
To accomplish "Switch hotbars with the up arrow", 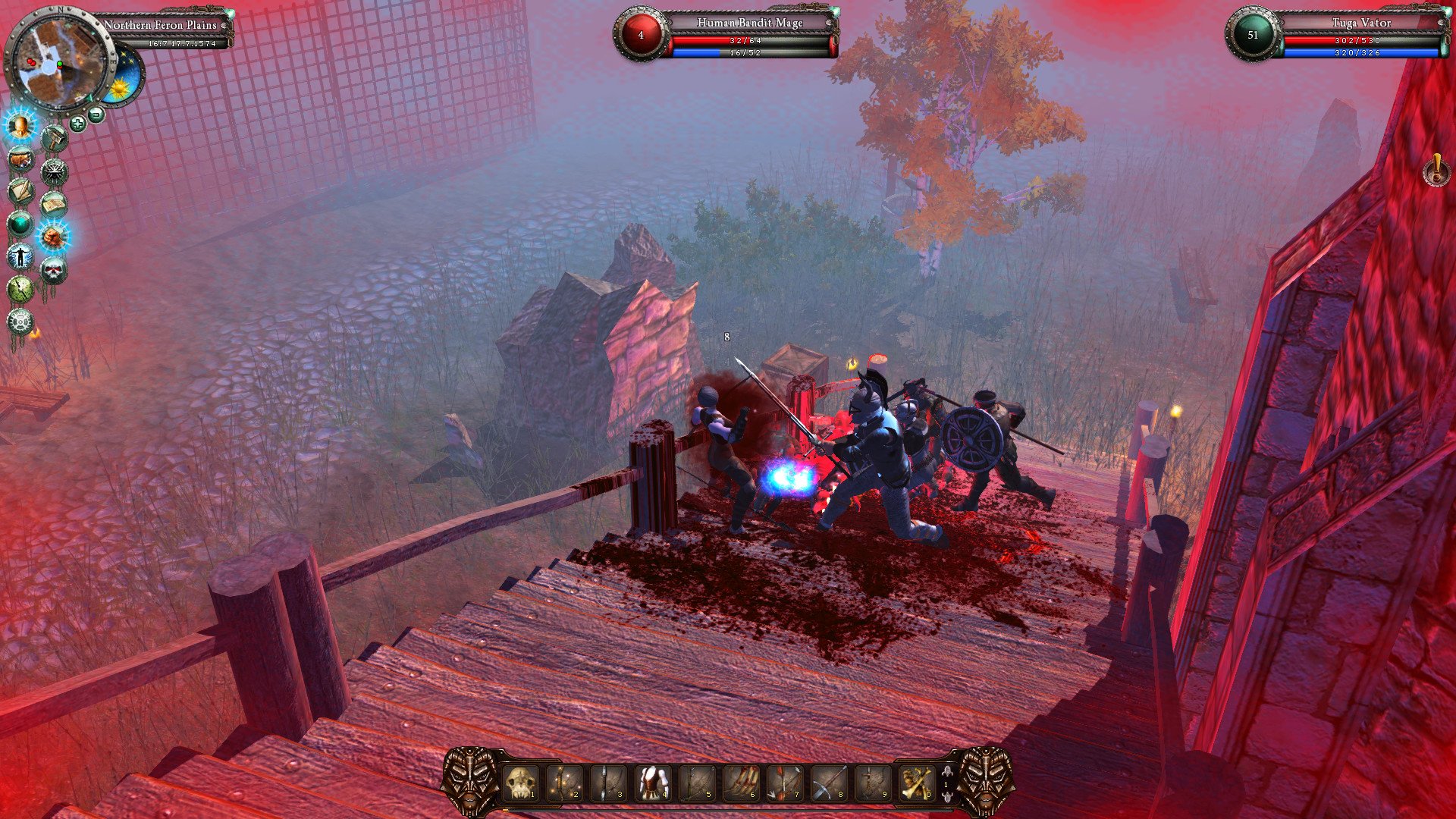I will click(947, 771).
